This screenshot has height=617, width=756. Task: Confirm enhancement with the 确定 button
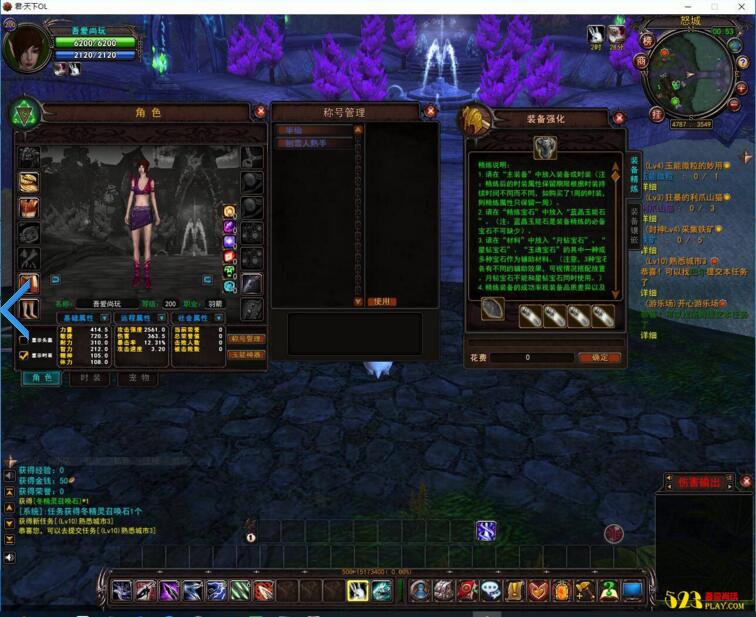click(x=599, y=357)
